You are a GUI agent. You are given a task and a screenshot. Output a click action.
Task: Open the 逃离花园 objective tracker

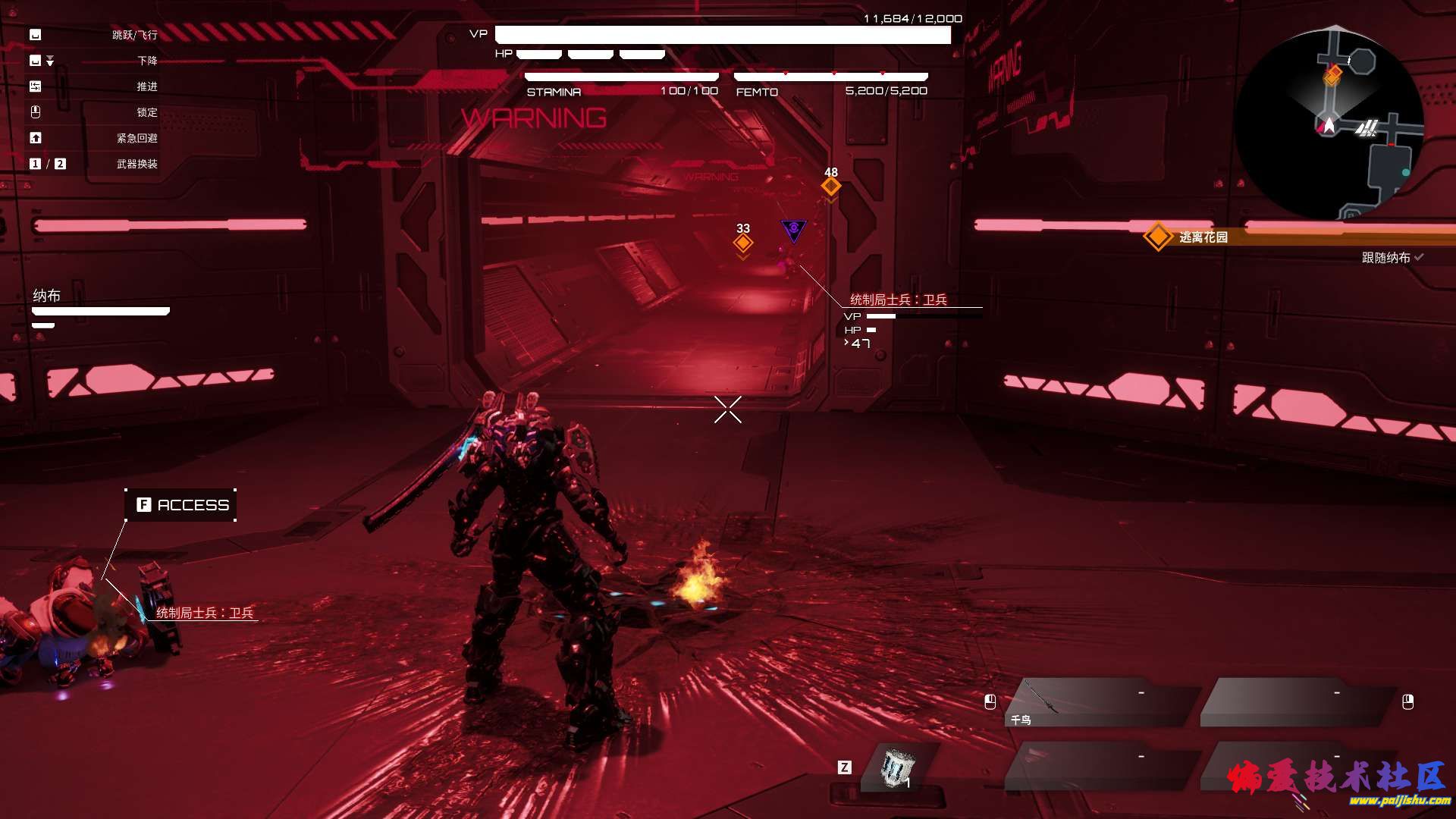pyautogui.click(x=1203, y=237)
